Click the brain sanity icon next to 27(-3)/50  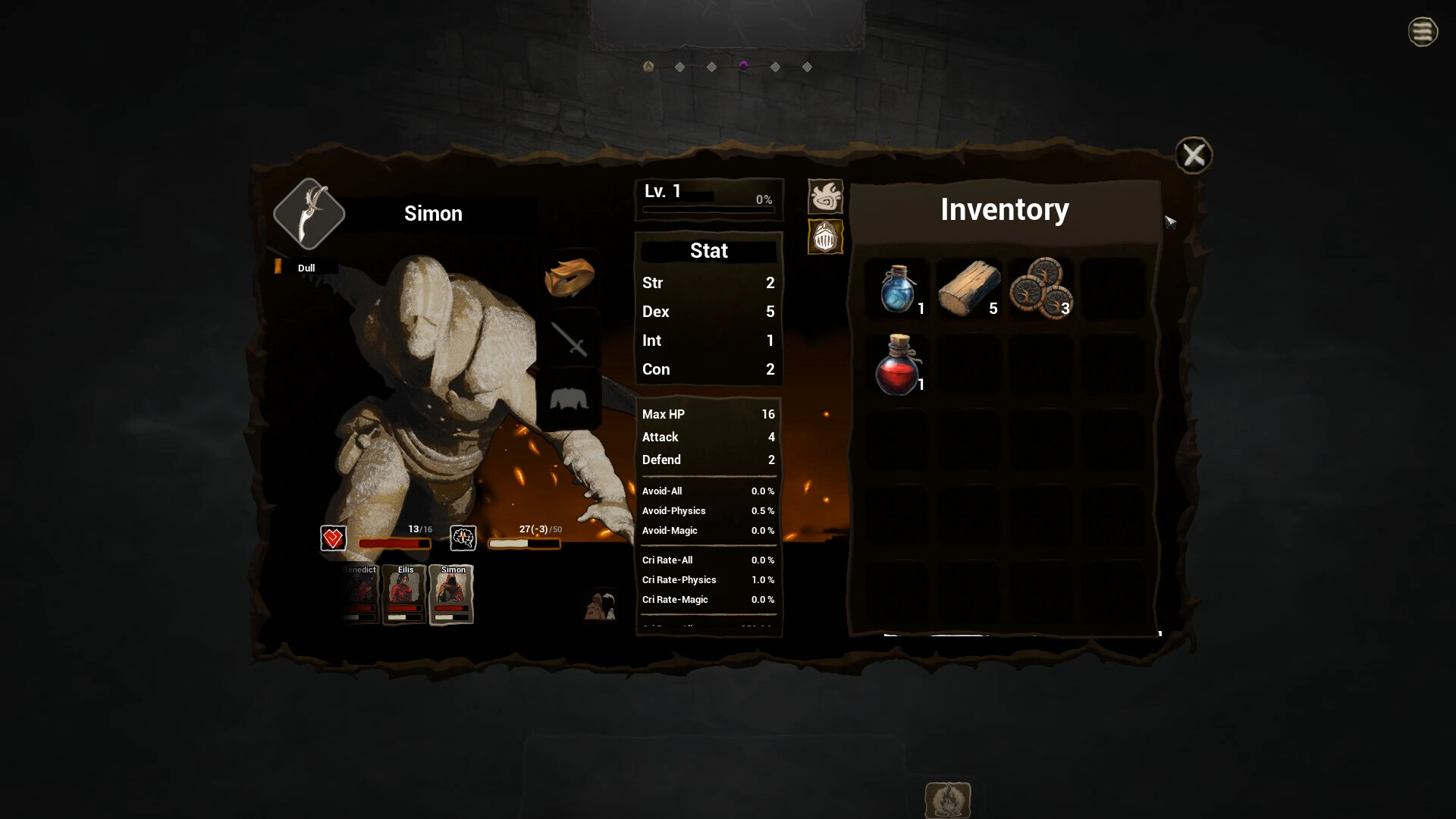[463, 539]
